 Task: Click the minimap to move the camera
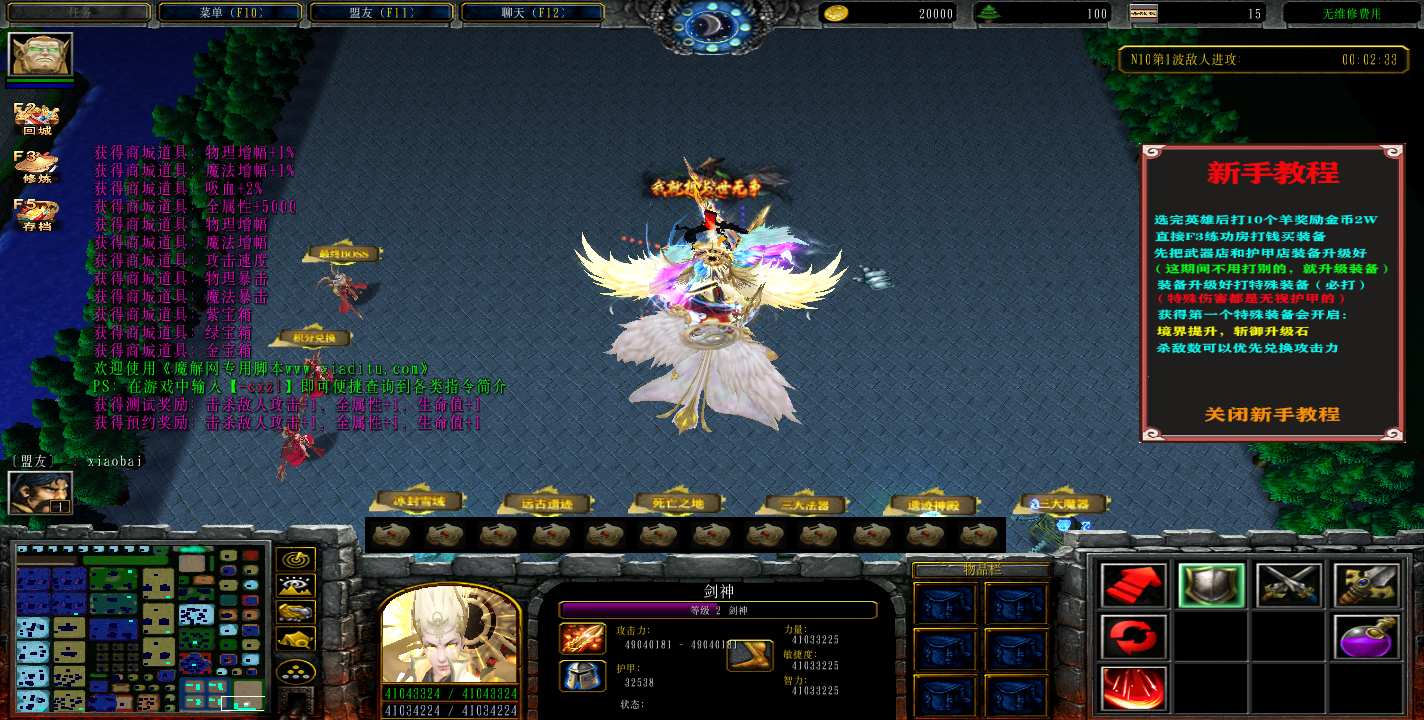coord(142,625)
